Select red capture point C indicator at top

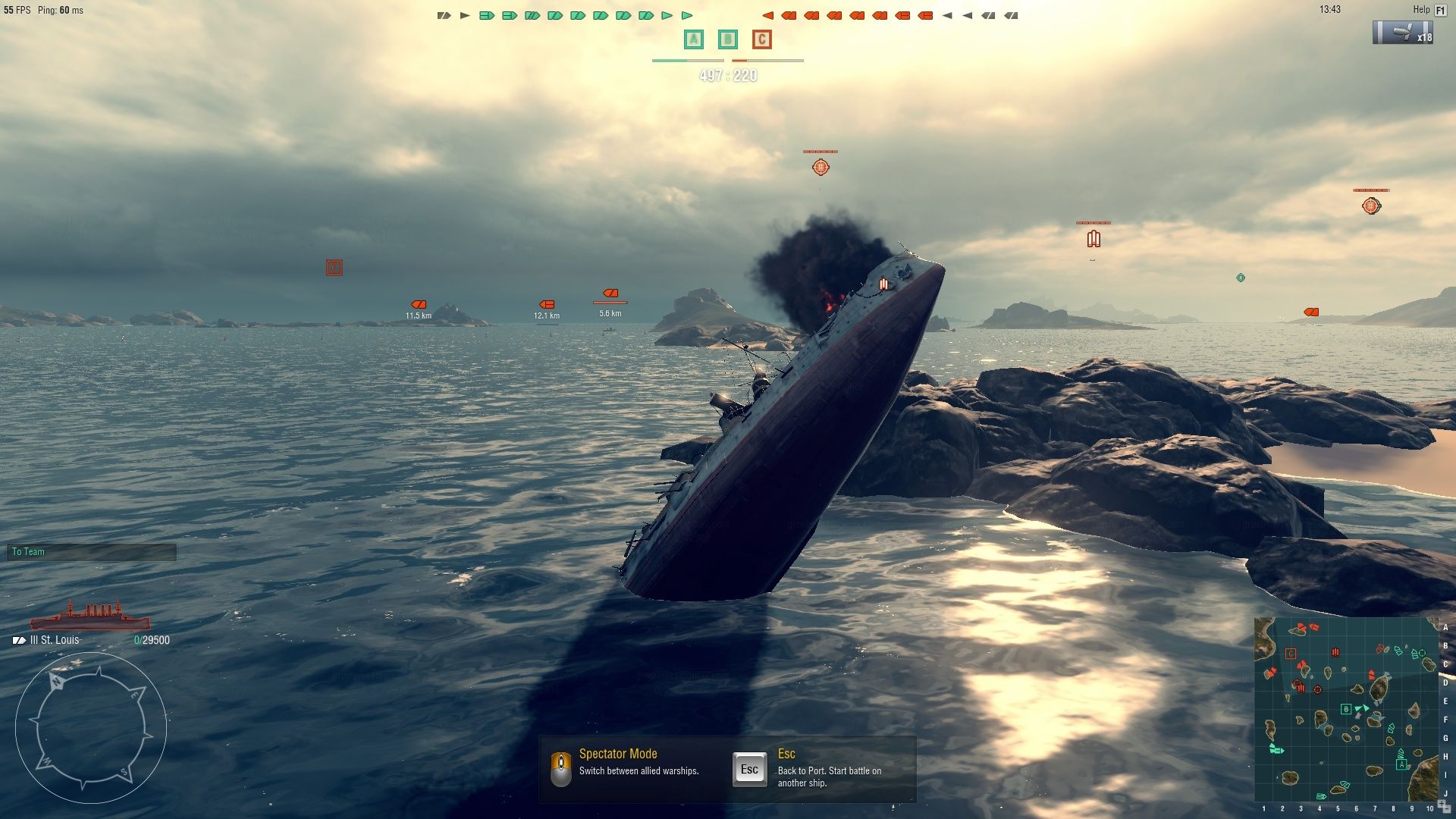(x=762, y=39)
